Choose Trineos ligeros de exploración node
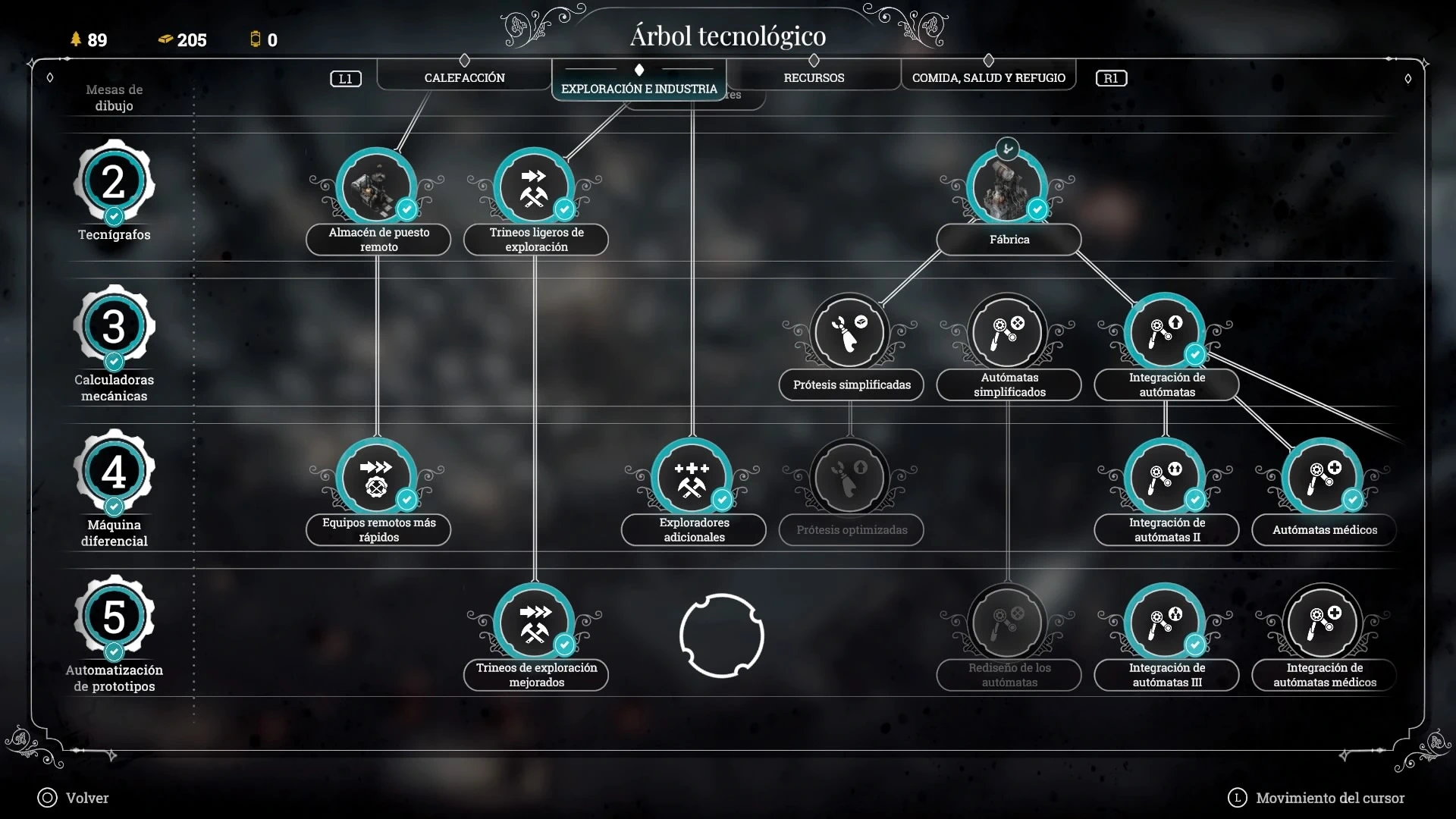 (534, 187)
